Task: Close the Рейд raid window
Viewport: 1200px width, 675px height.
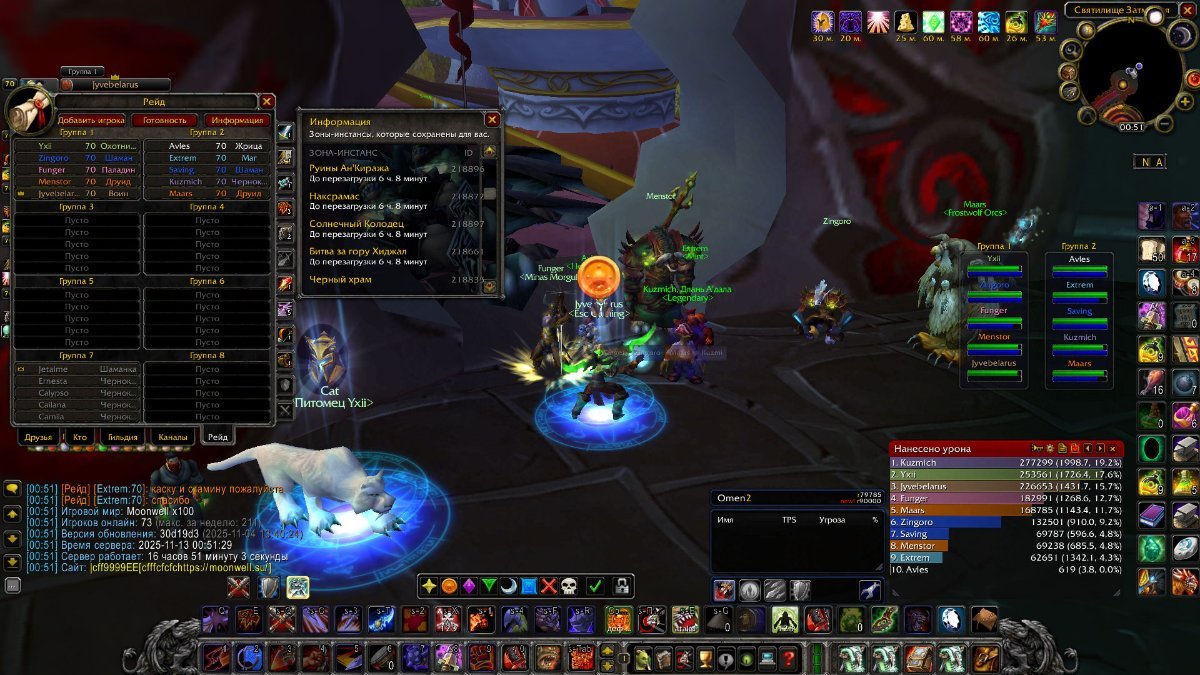Action: point(267,101)
